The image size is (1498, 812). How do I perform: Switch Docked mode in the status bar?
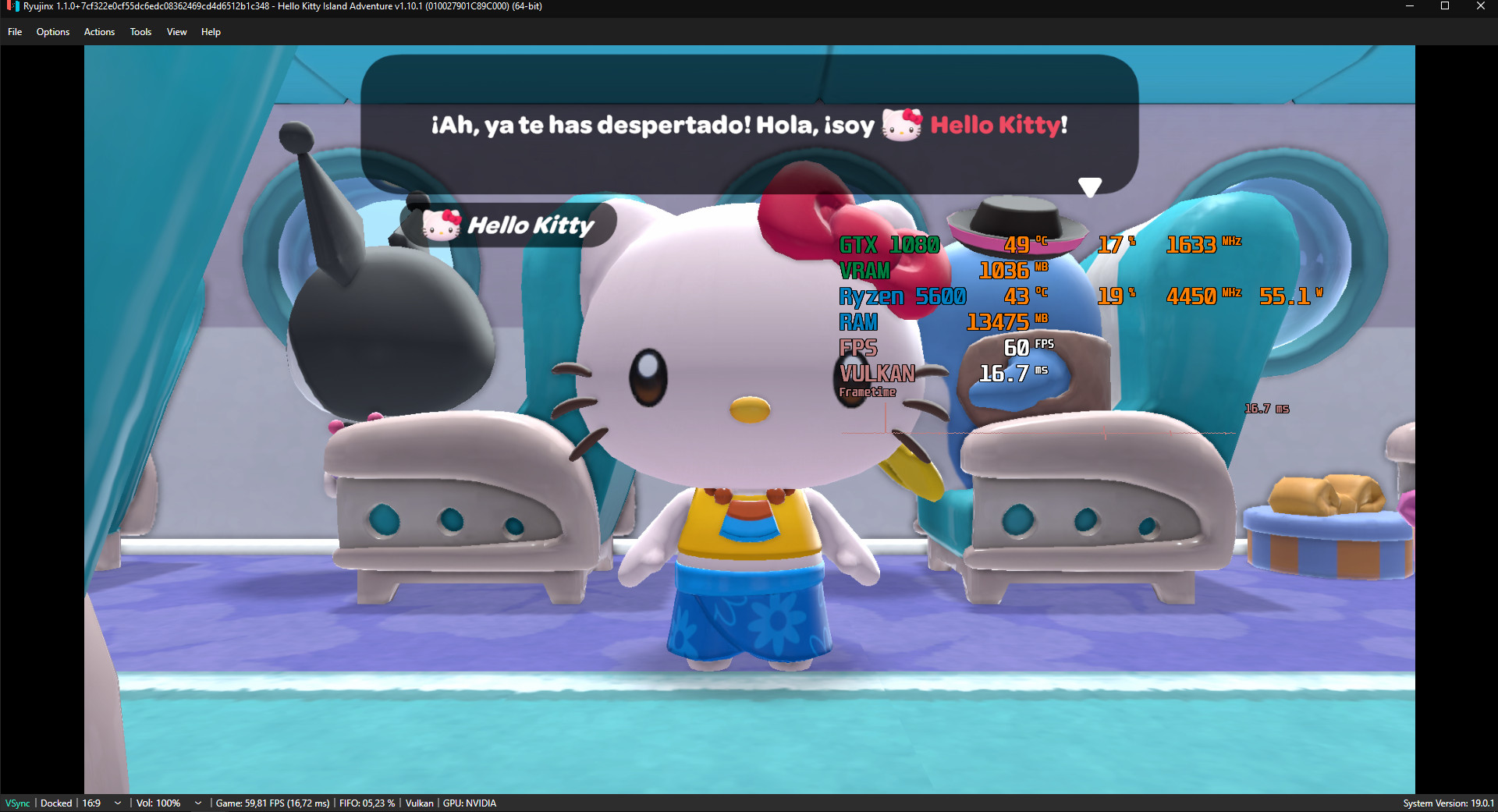coord(55,803)
